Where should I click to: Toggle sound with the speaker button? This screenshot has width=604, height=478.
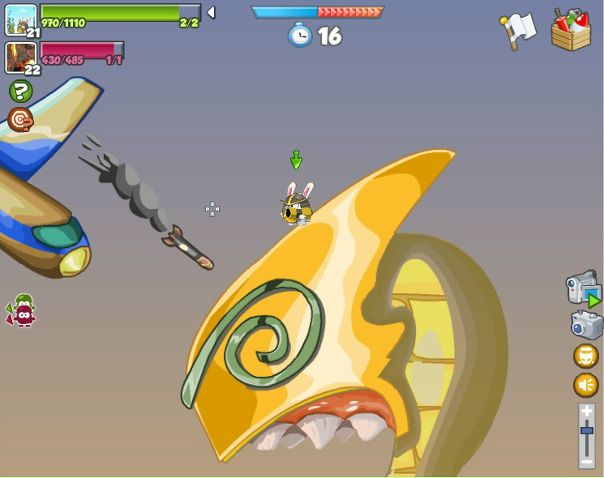[x=586, y=385]
